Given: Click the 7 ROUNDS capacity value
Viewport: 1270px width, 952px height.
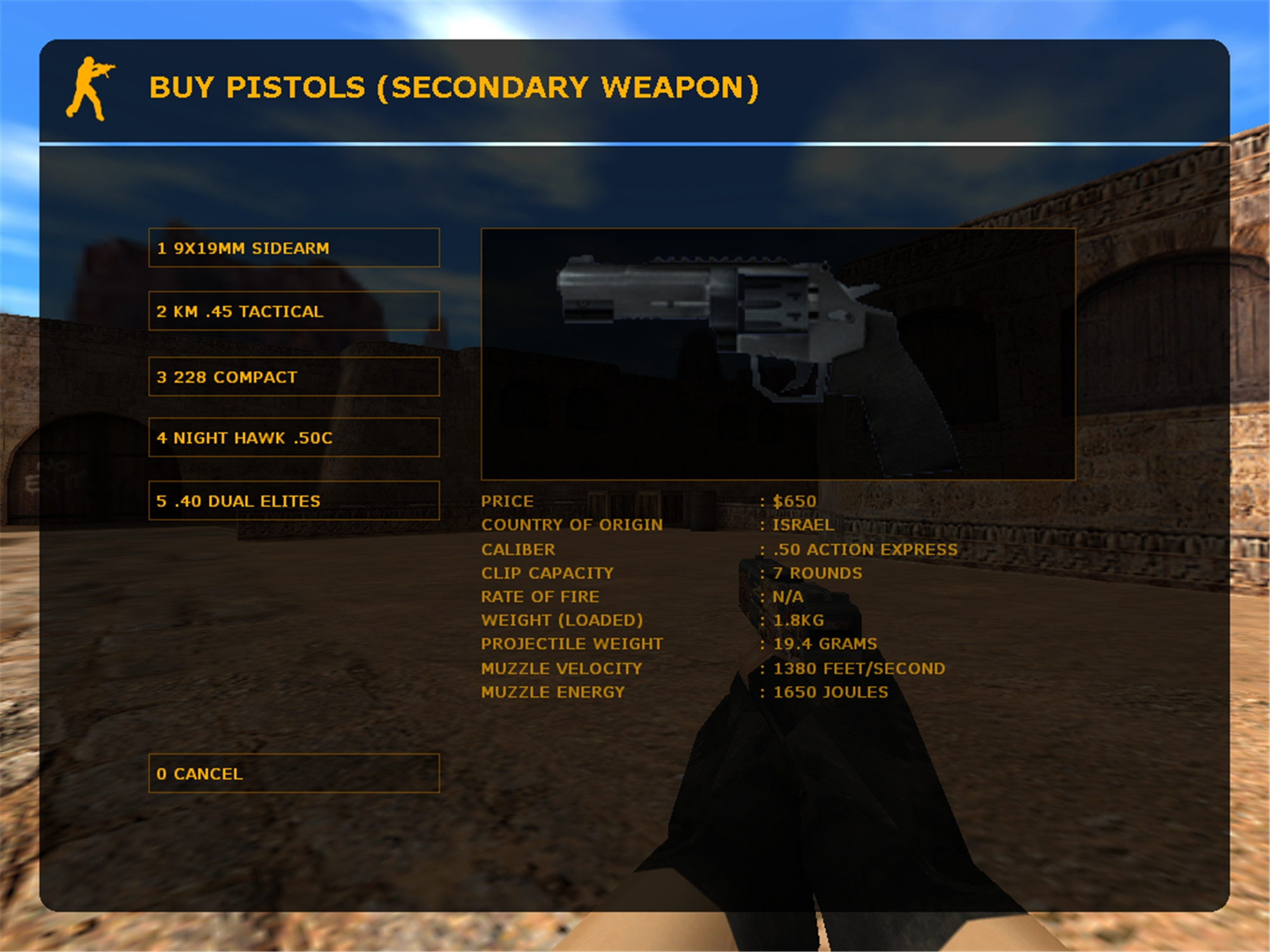Looking at the screenshot, I should (x=817, y=572).
